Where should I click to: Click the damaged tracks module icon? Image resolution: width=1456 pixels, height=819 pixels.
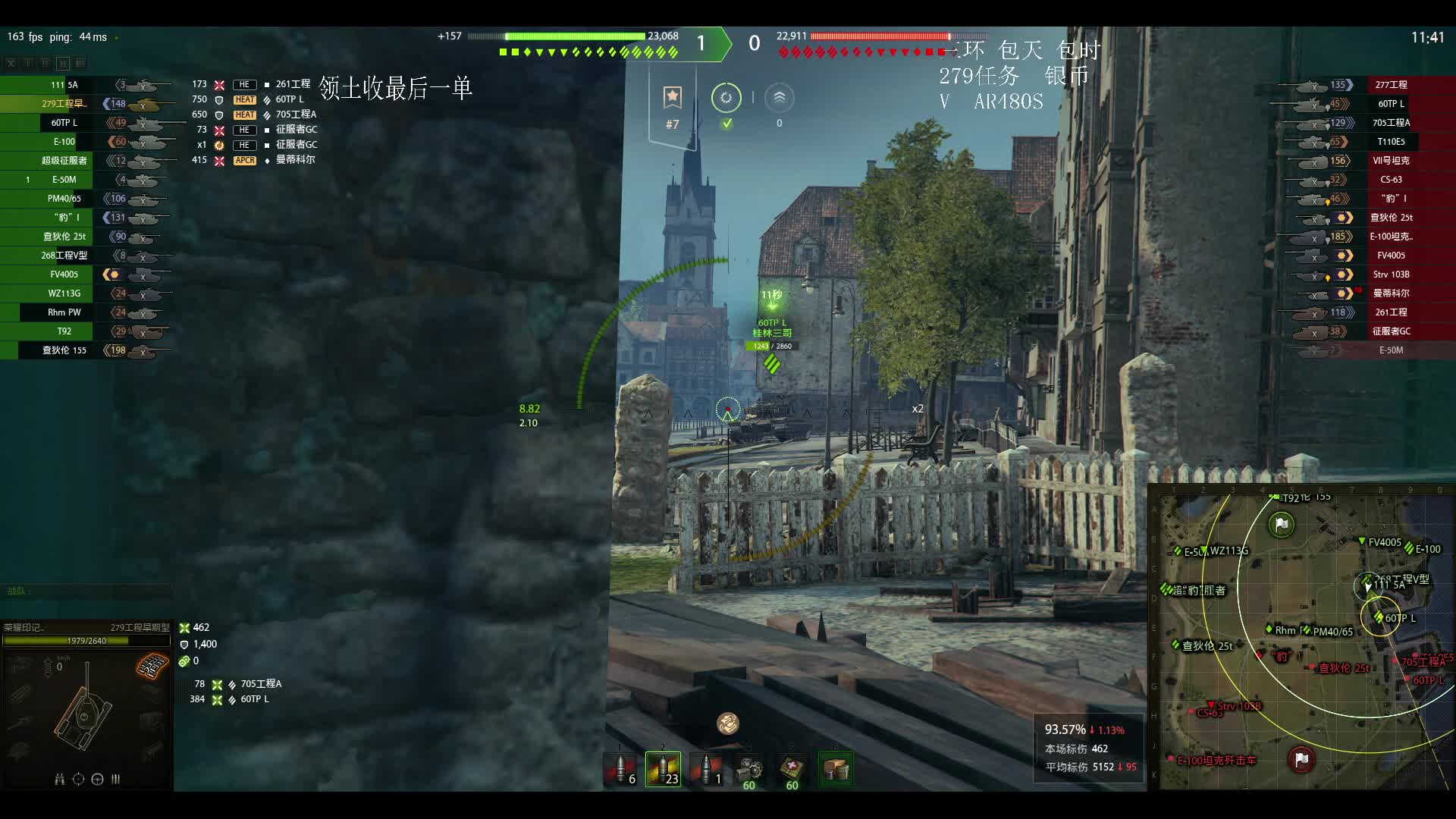(152, 667)
